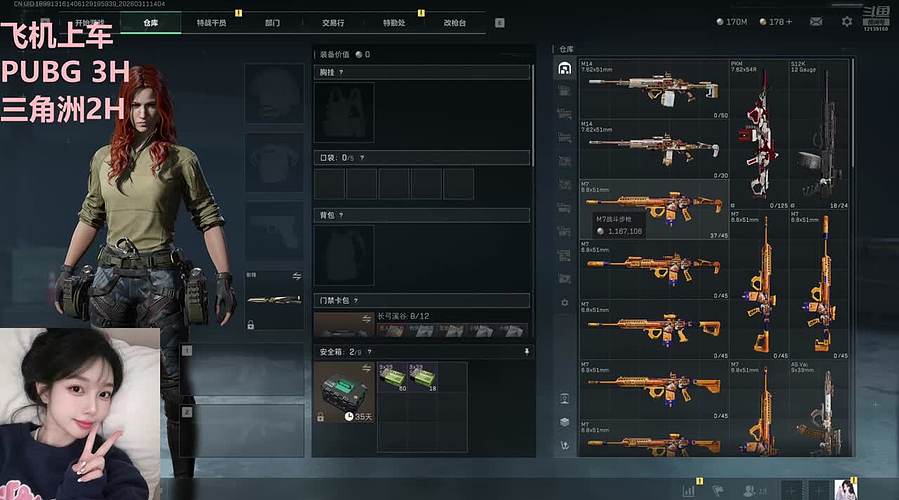Image resolution: width=899 pixels, height=500 pixels.
Task: Go to the 部门 department tab
Action: coord(272,22)
